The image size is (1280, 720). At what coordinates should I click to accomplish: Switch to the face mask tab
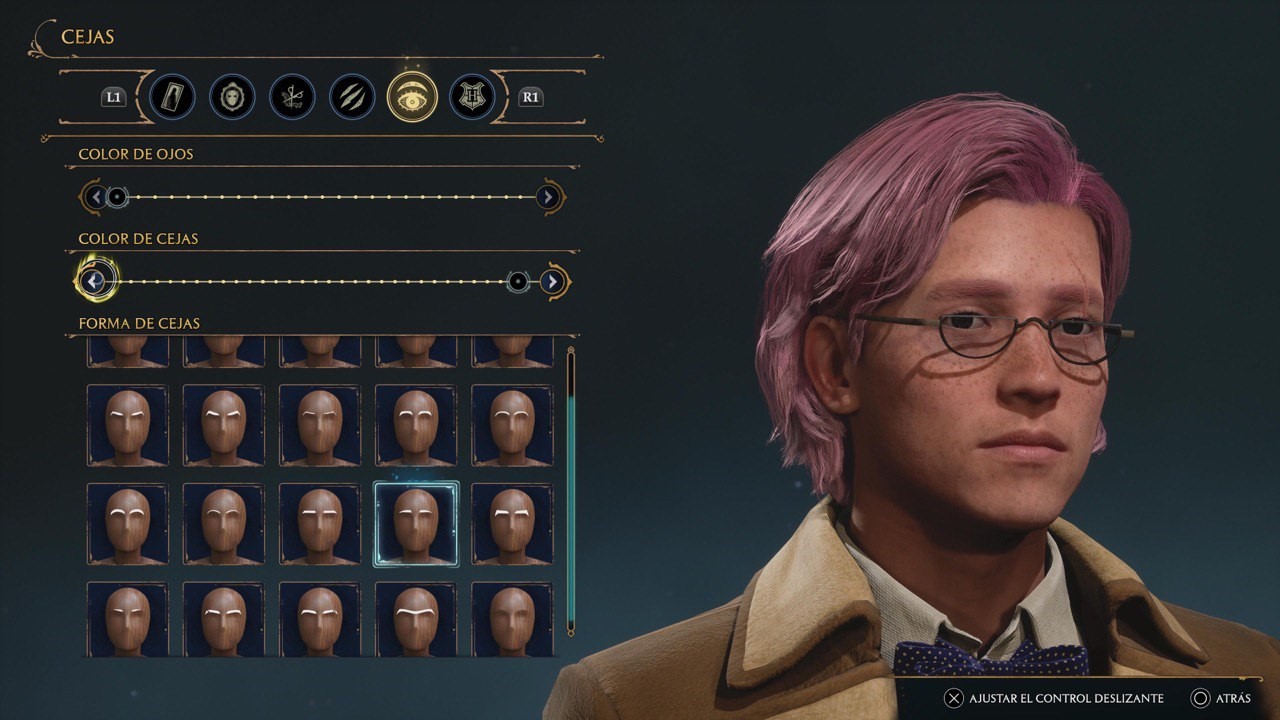pos(232,97)
